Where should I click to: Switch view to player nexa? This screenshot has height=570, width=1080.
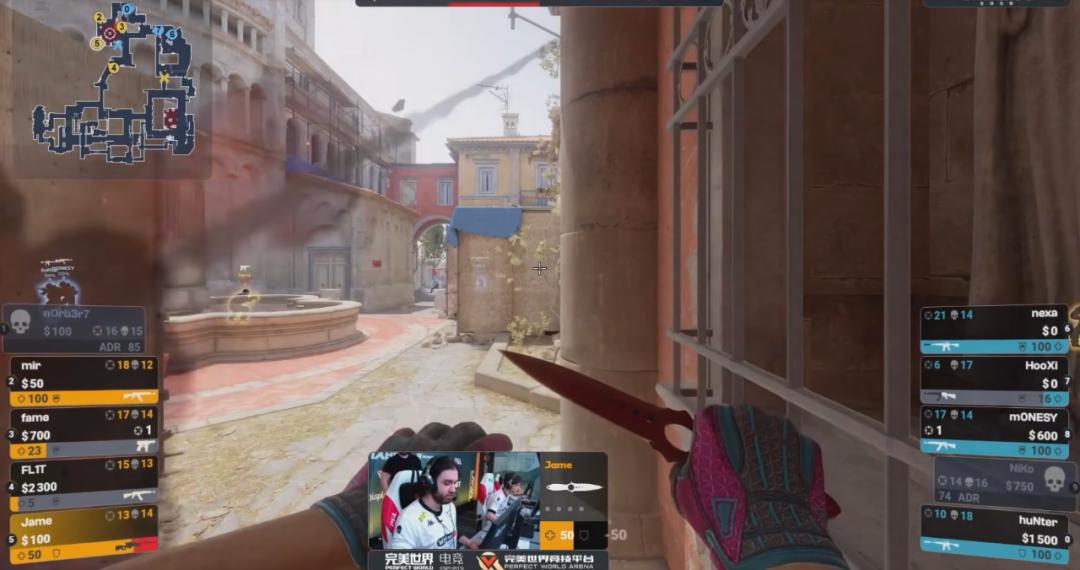(994, 329)
